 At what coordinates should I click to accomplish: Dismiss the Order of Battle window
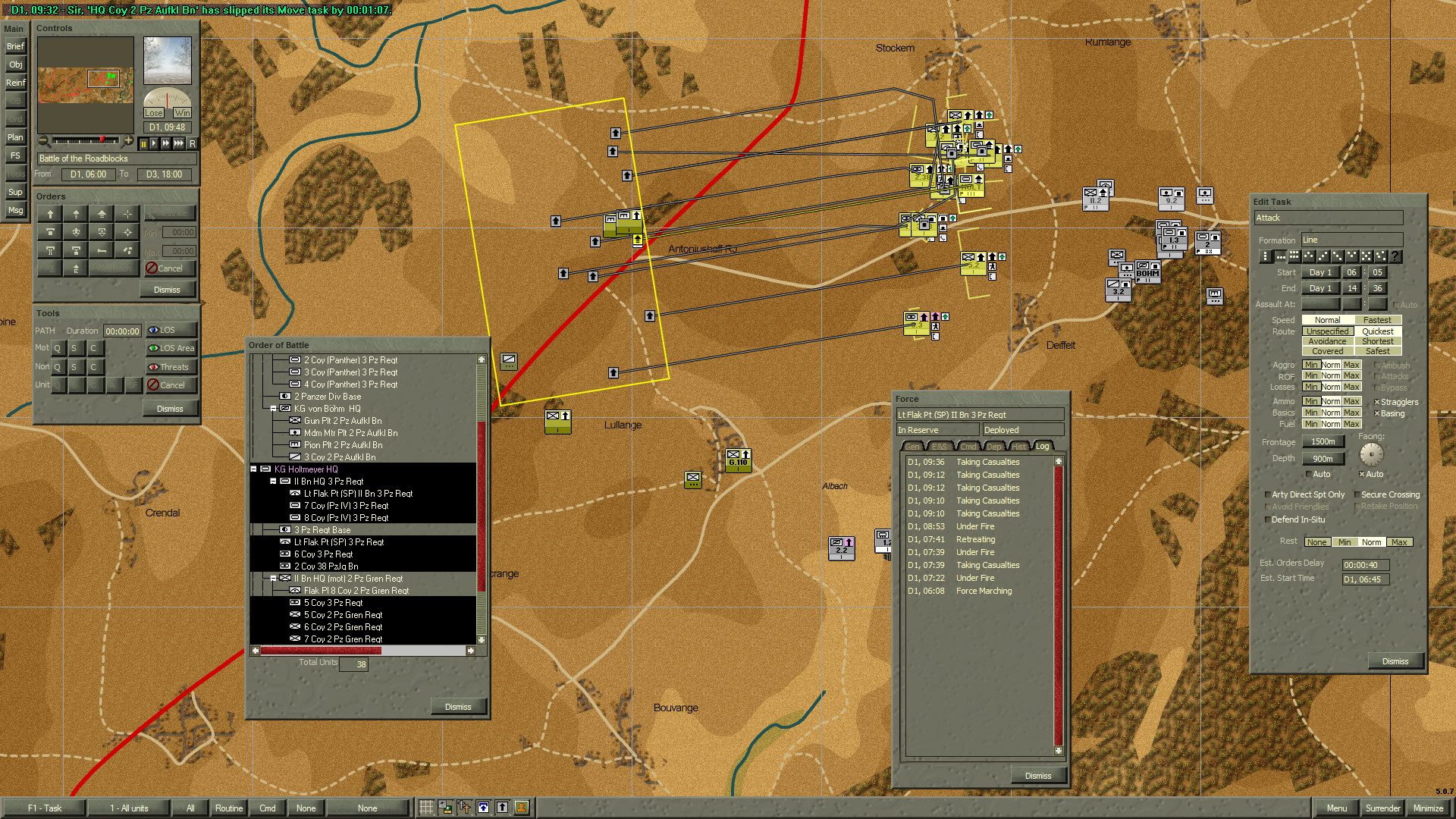tap(458, 706)
